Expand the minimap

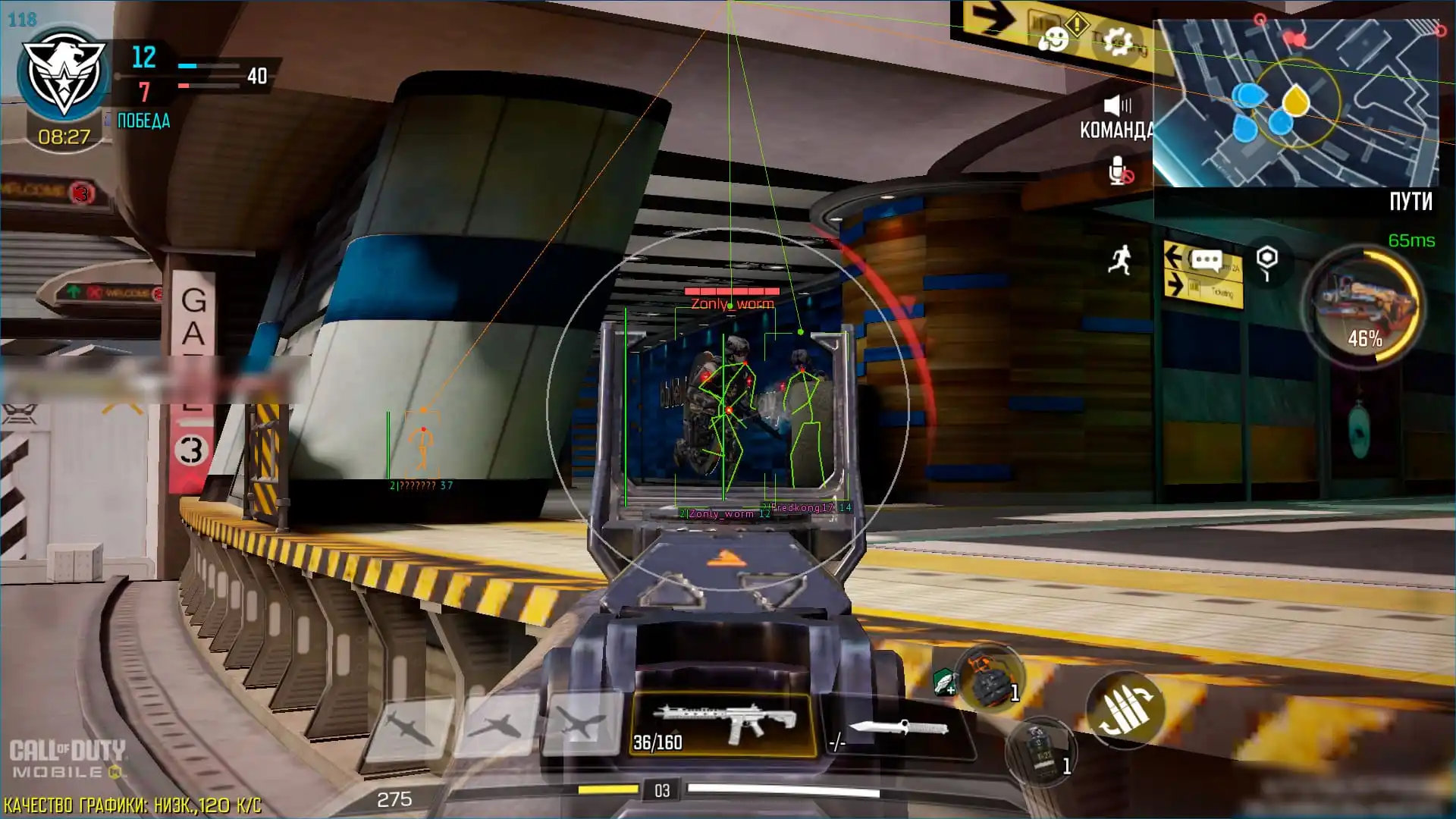tap(1295, 103)
